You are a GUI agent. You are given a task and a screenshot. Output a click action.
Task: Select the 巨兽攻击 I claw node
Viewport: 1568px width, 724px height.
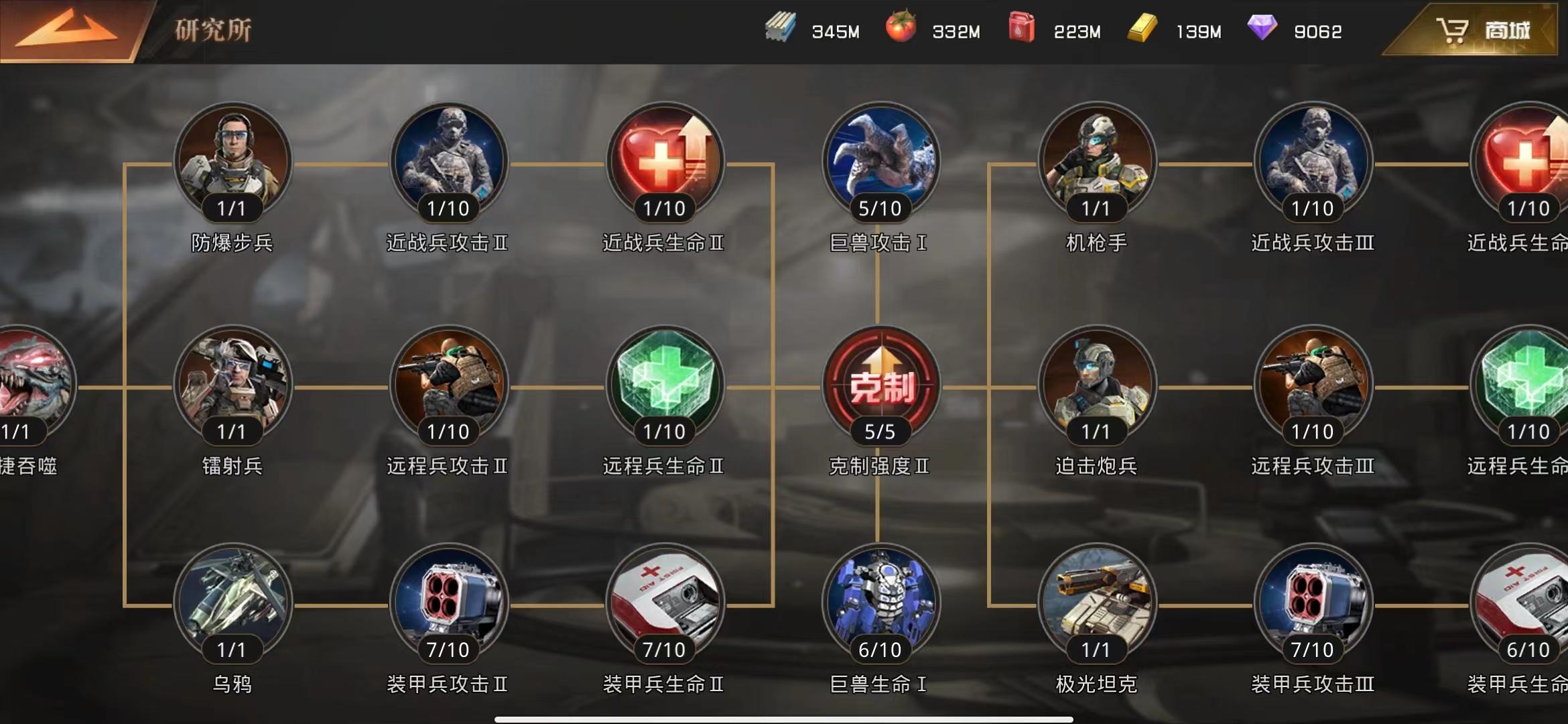pyautogui.click(x=880, y=161)
